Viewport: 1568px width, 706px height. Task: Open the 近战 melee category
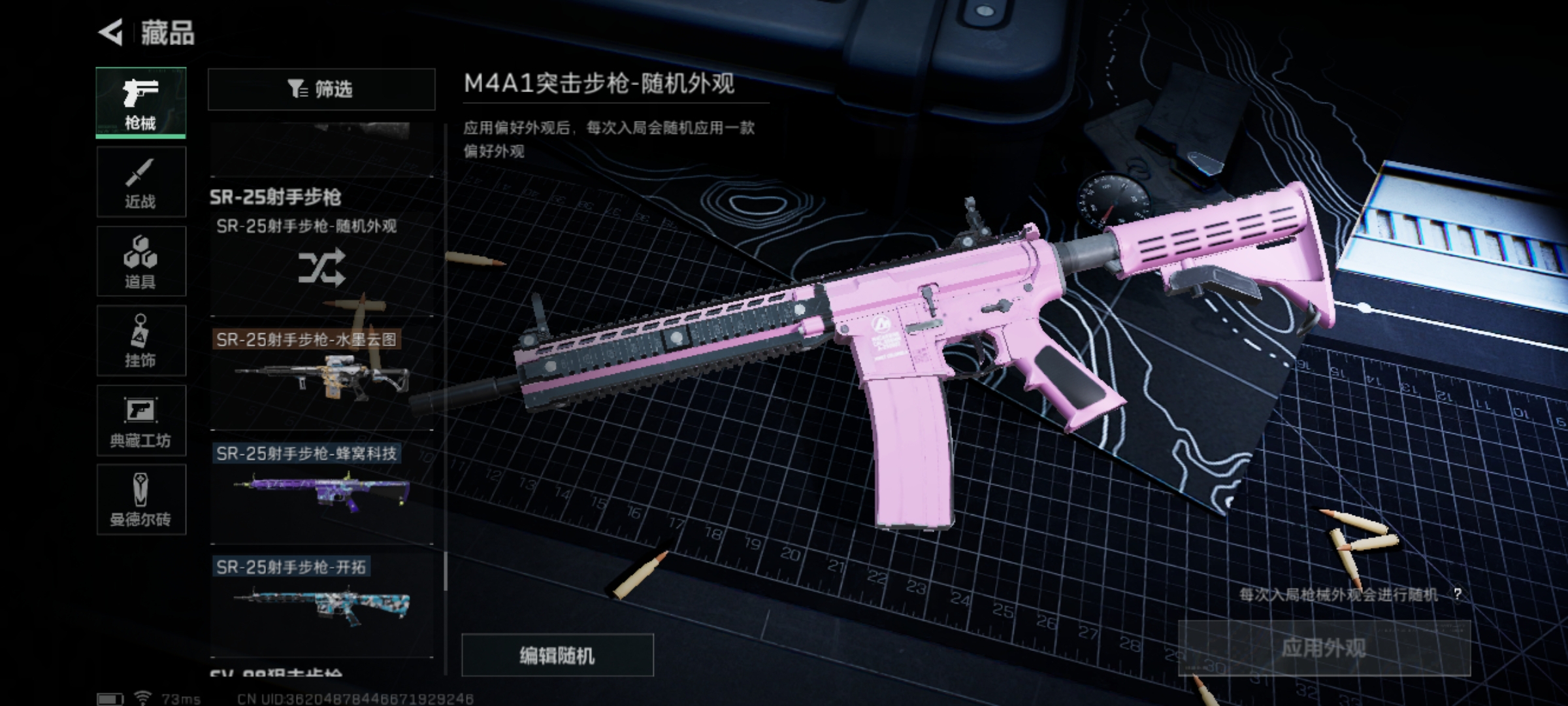click(x=140, y=182)
